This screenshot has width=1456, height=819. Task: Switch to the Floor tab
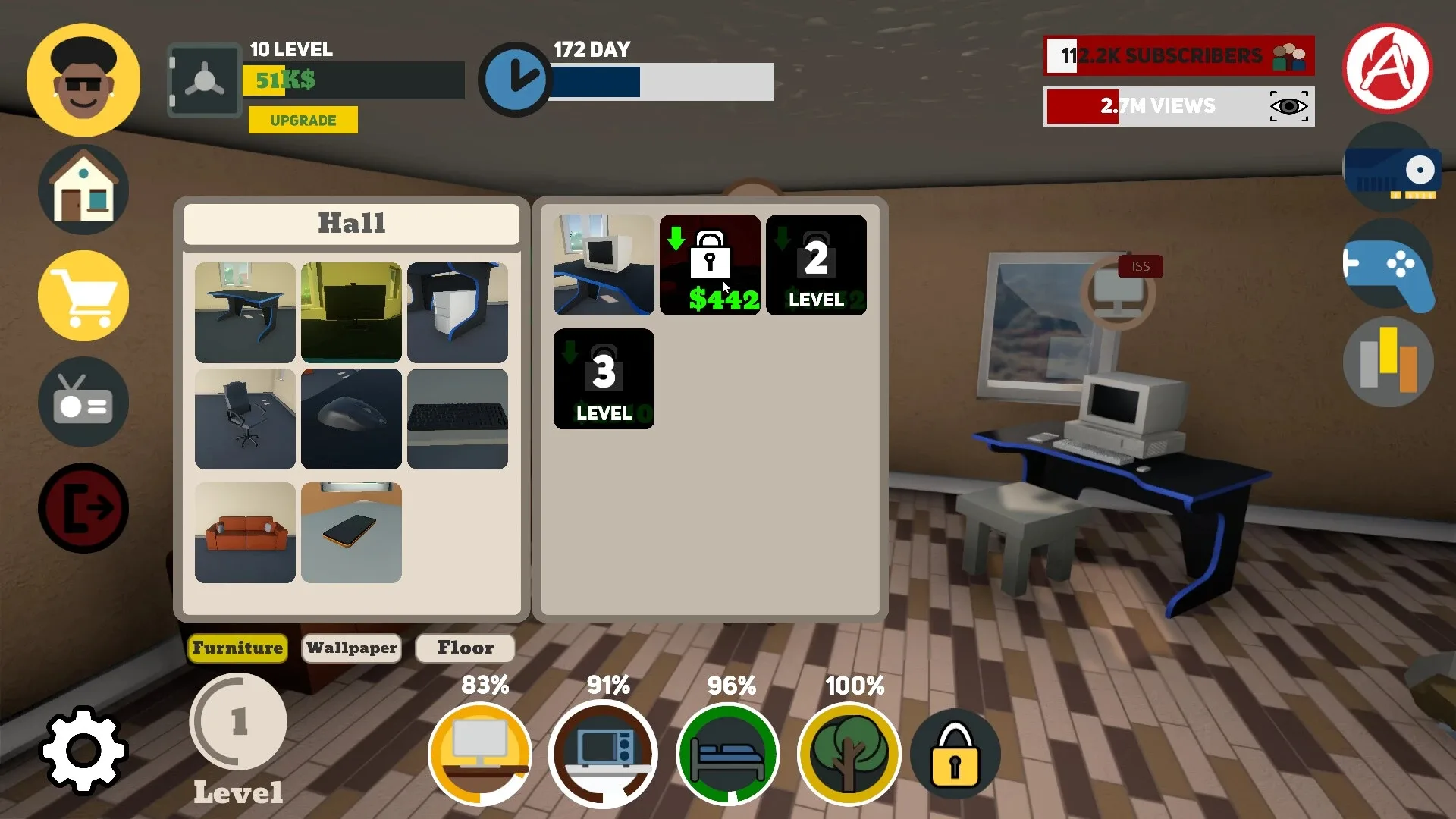[x=465, y=648]
